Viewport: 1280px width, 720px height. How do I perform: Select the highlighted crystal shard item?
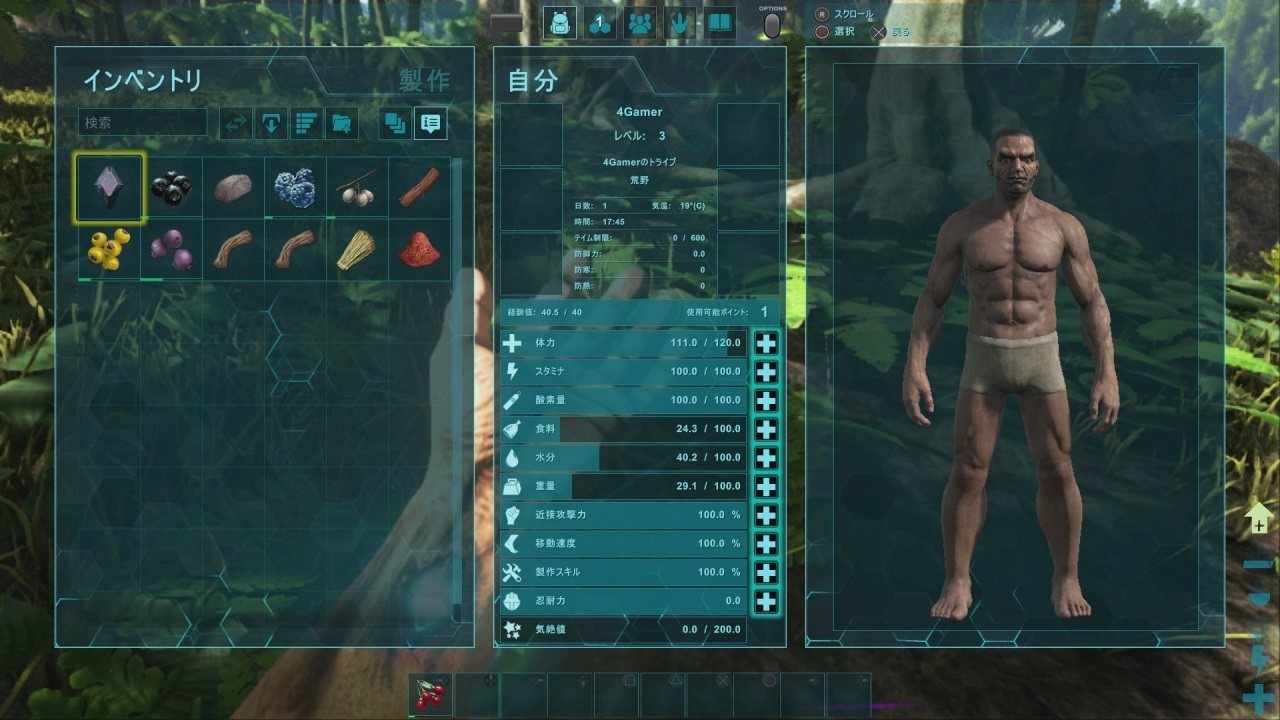109,186
